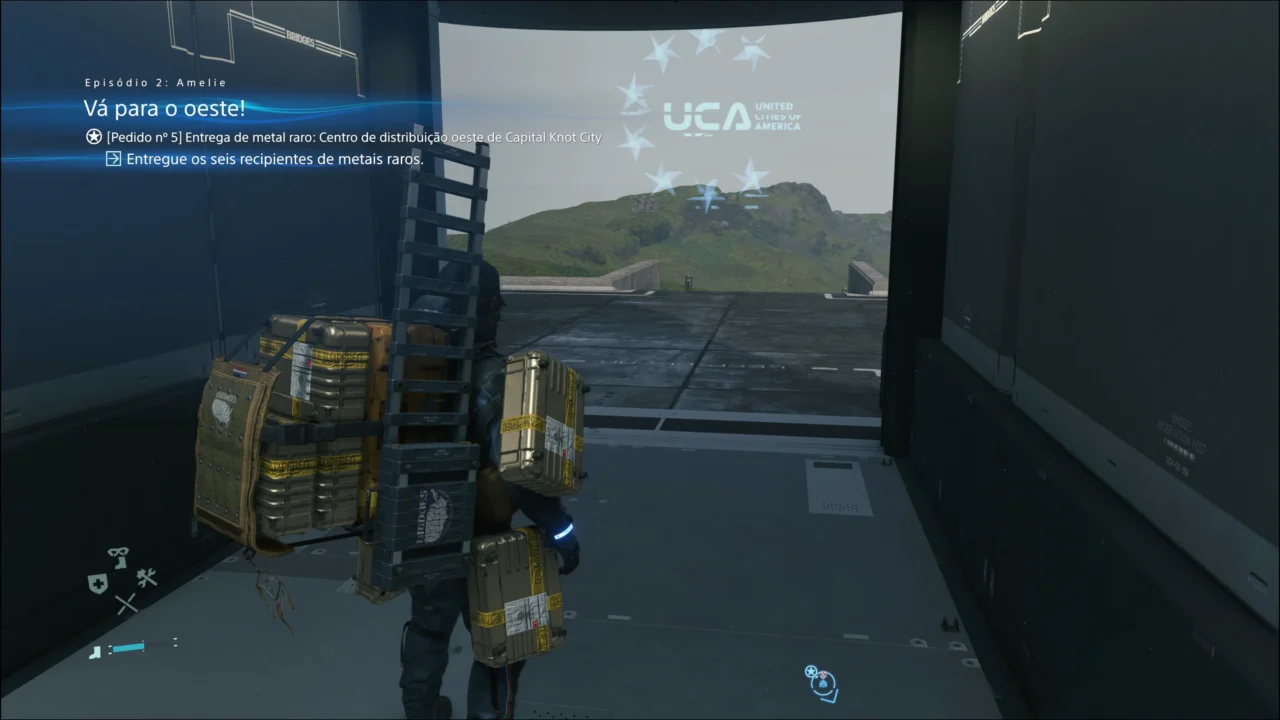Viewport: 1280px width, 720px height.
Task: Select the order star icon beside Pedido nº 5
Action: point(92,136)
